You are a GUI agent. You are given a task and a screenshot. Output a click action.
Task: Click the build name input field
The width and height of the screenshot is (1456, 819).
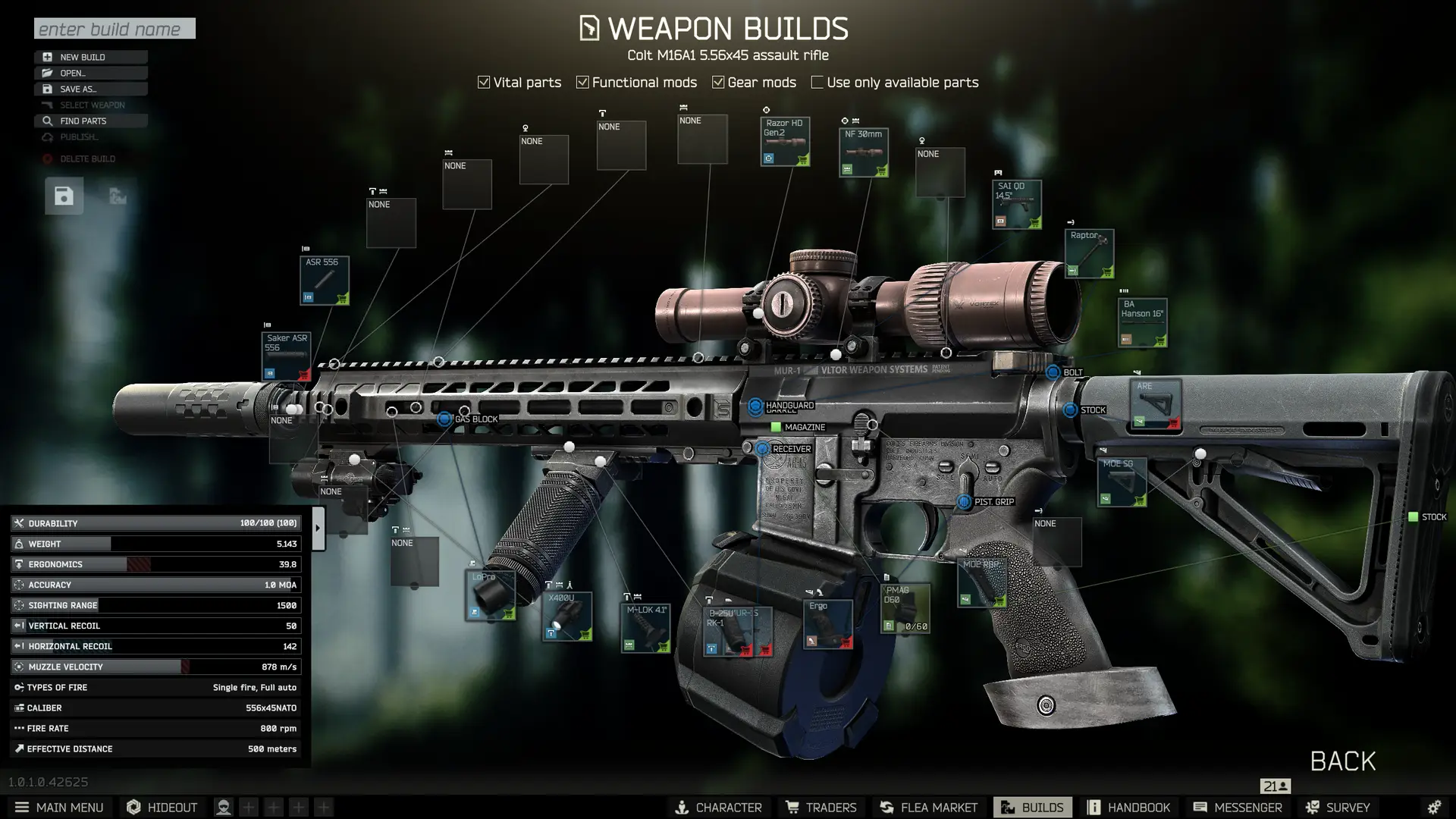[x=115, y=29]
